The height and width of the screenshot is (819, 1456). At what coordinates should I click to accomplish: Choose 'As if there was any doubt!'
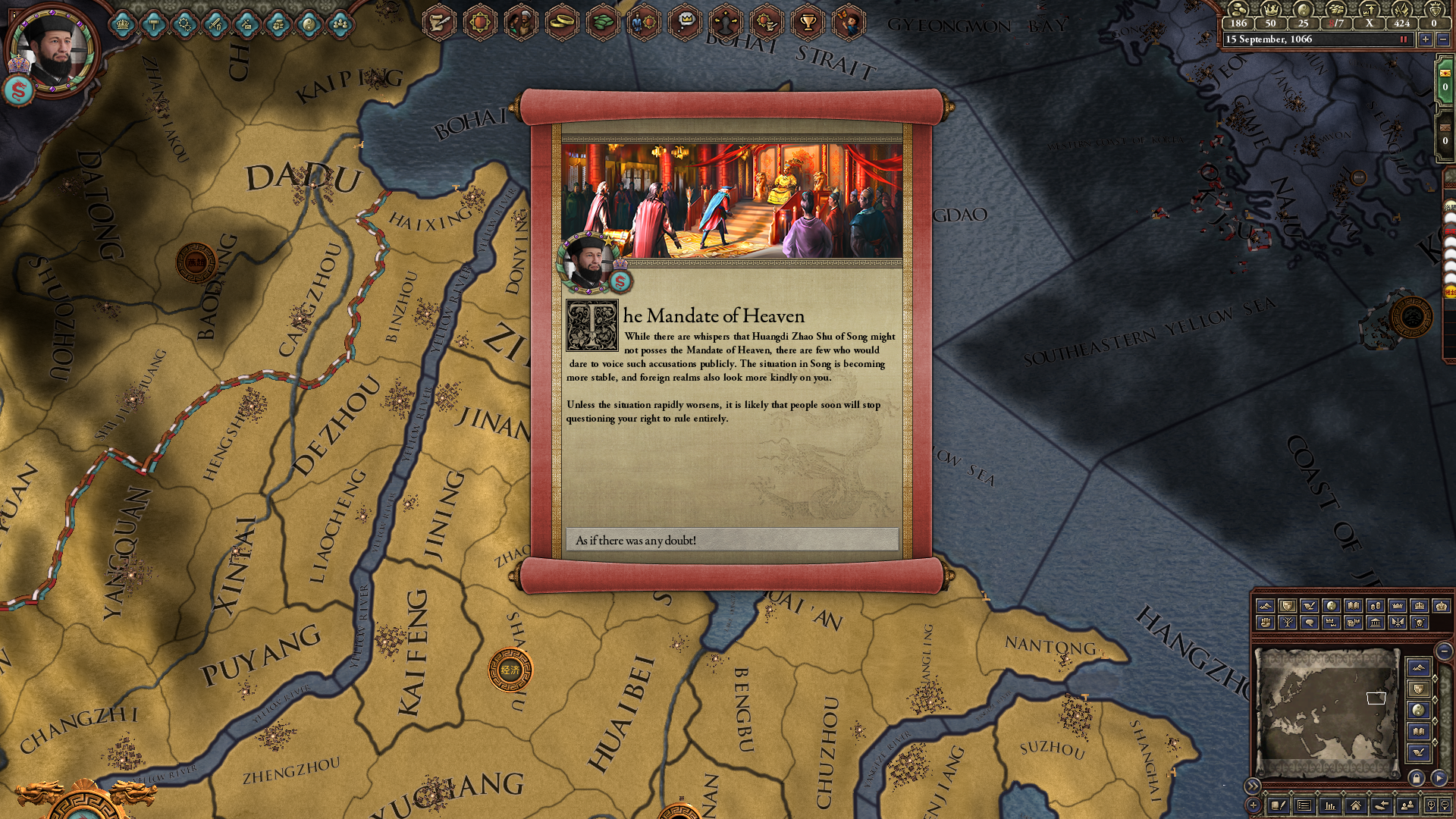click(732, 540)
